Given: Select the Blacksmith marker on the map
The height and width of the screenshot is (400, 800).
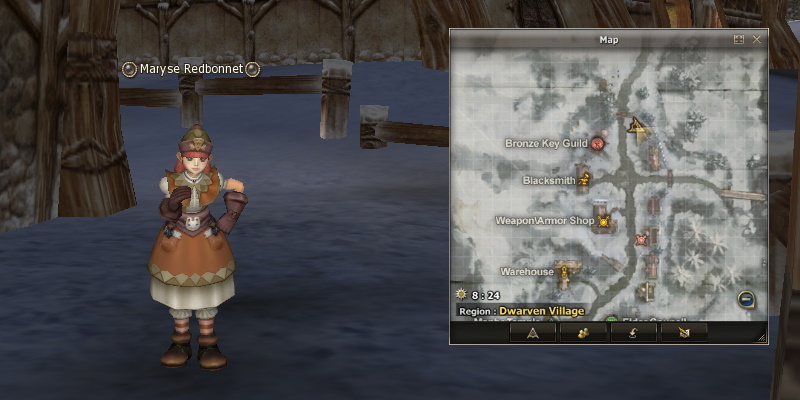Looking at the screenshot, I should click(585, 181).
